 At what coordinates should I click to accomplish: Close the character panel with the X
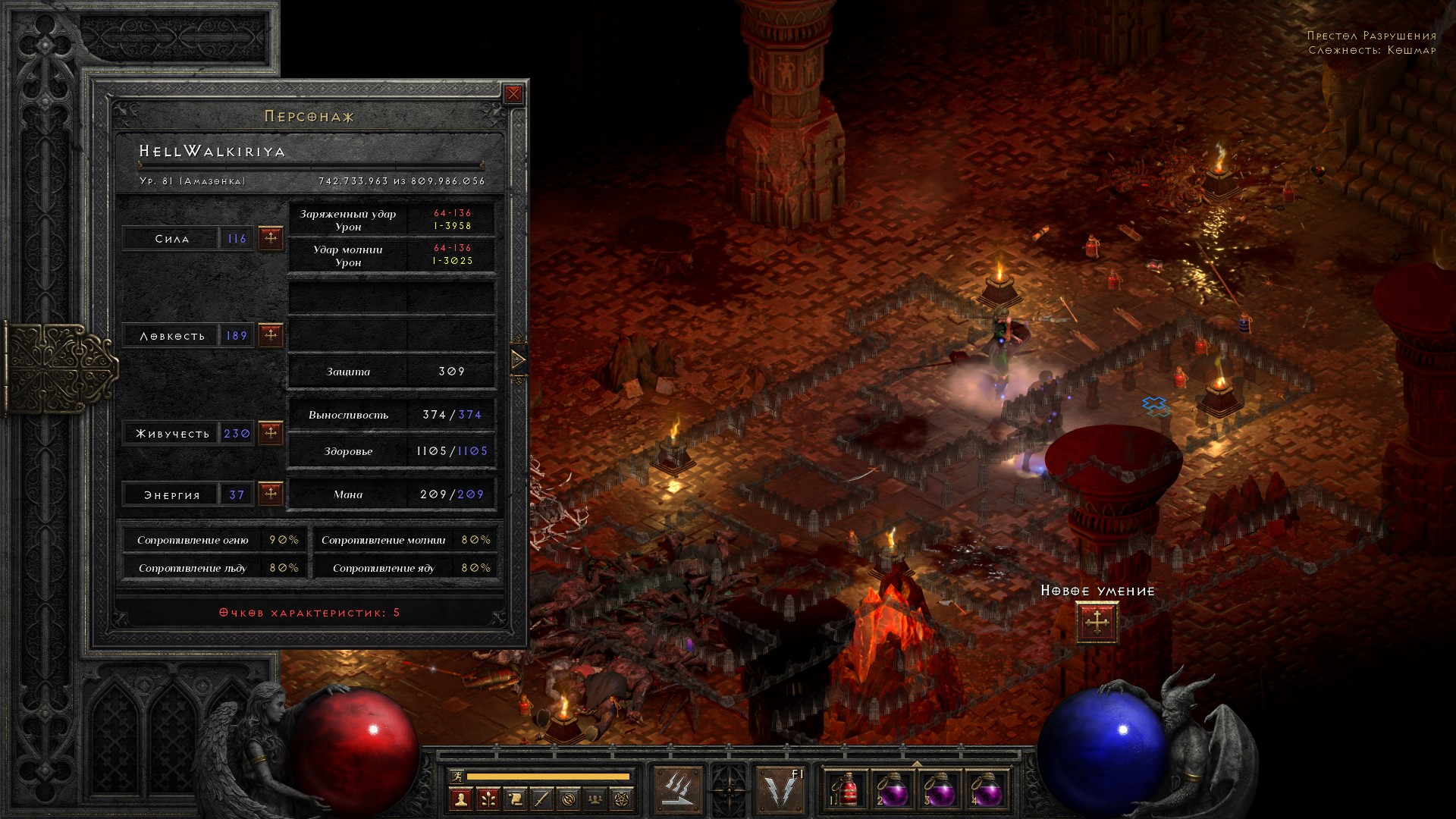(513, 94)
